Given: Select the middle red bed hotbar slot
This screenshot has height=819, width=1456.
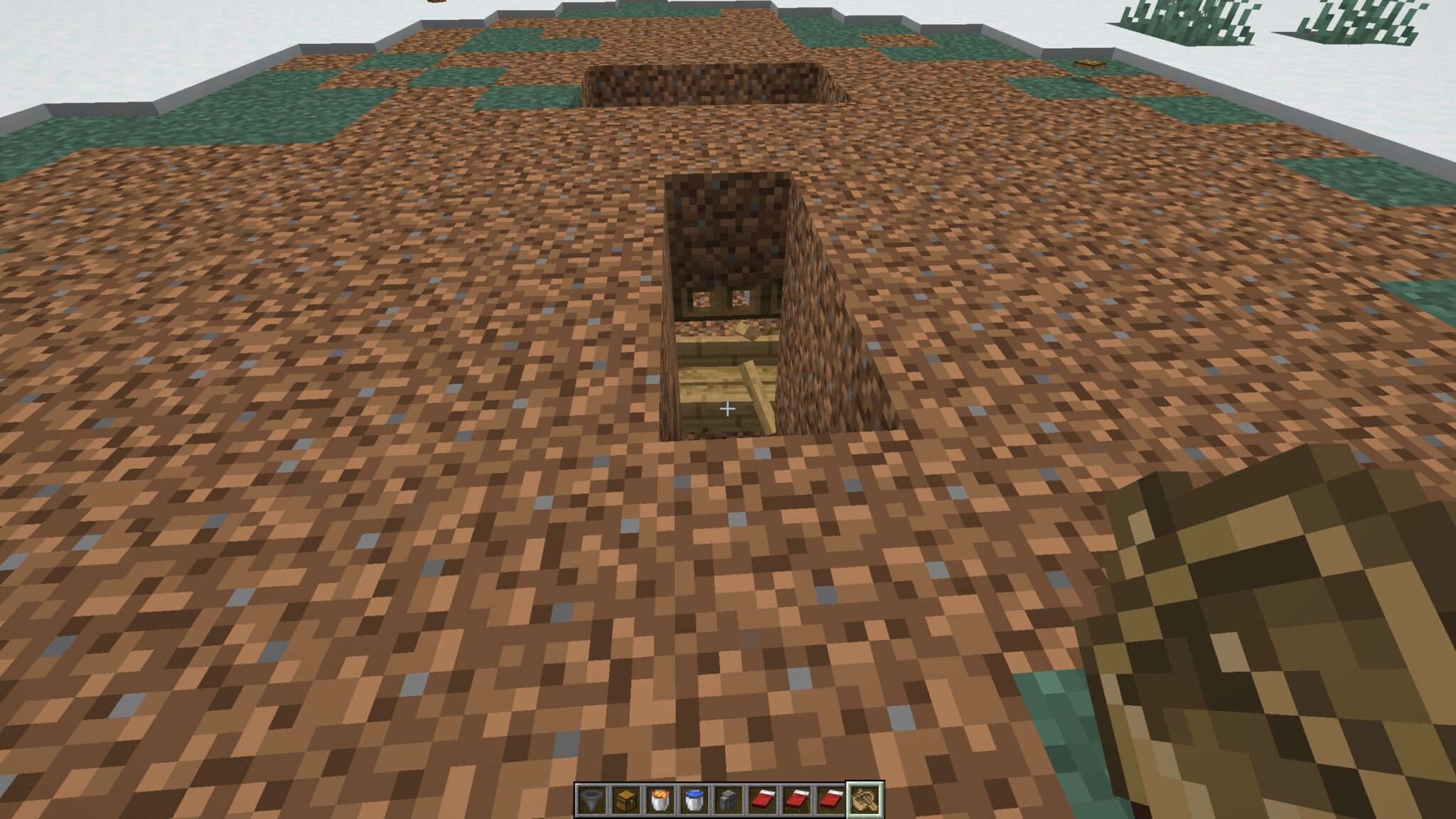Looking at the screenshot, I should (798, 798).
